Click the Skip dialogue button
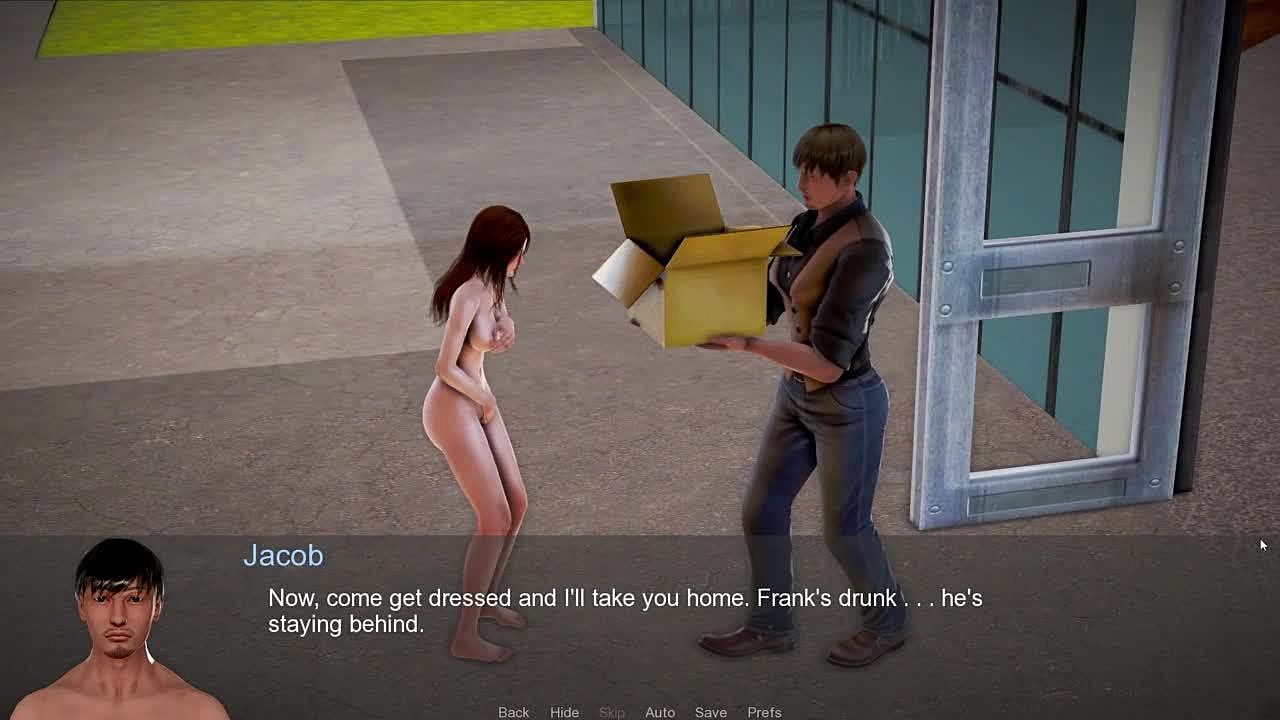Image resolution: width=1280 pixels, height=720 pixels. [x=612, y=712]
